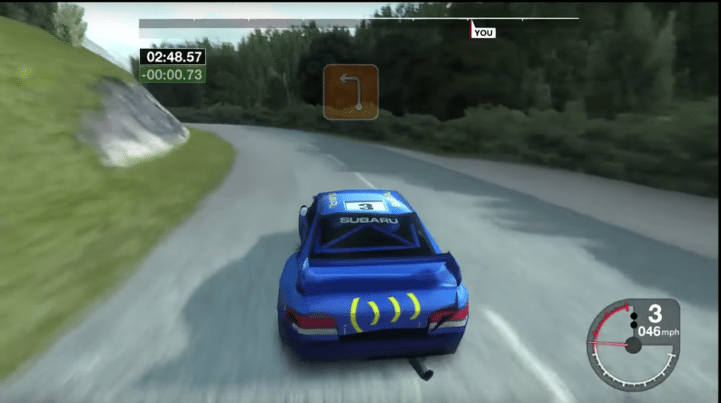The width and height of the screenshot is (721, 403).
Task: Click the left-turn pace note icon
Action: coord(350,92)
